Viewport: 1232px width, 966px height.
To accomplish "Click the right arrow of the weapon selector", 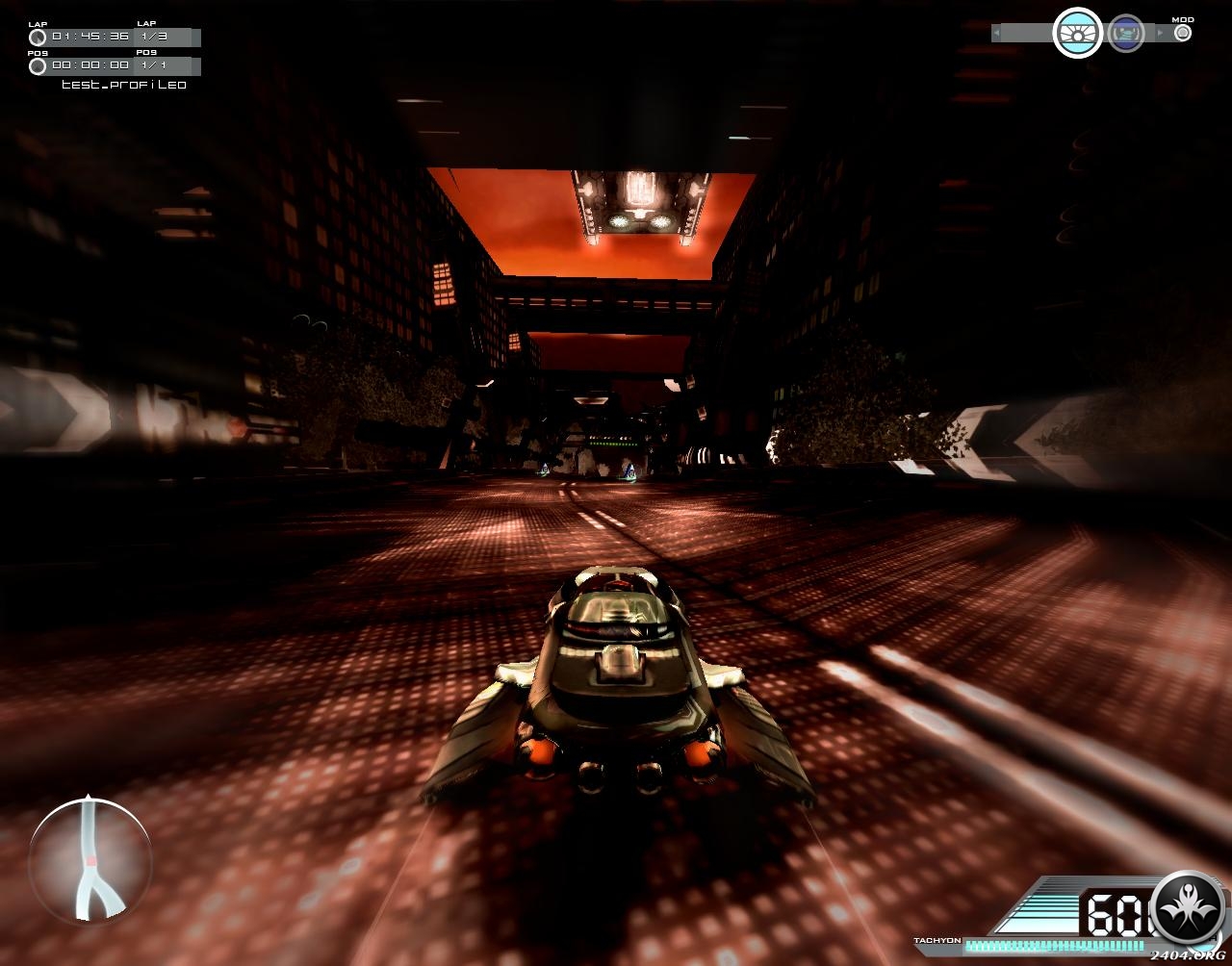I will pos(1160,34).
